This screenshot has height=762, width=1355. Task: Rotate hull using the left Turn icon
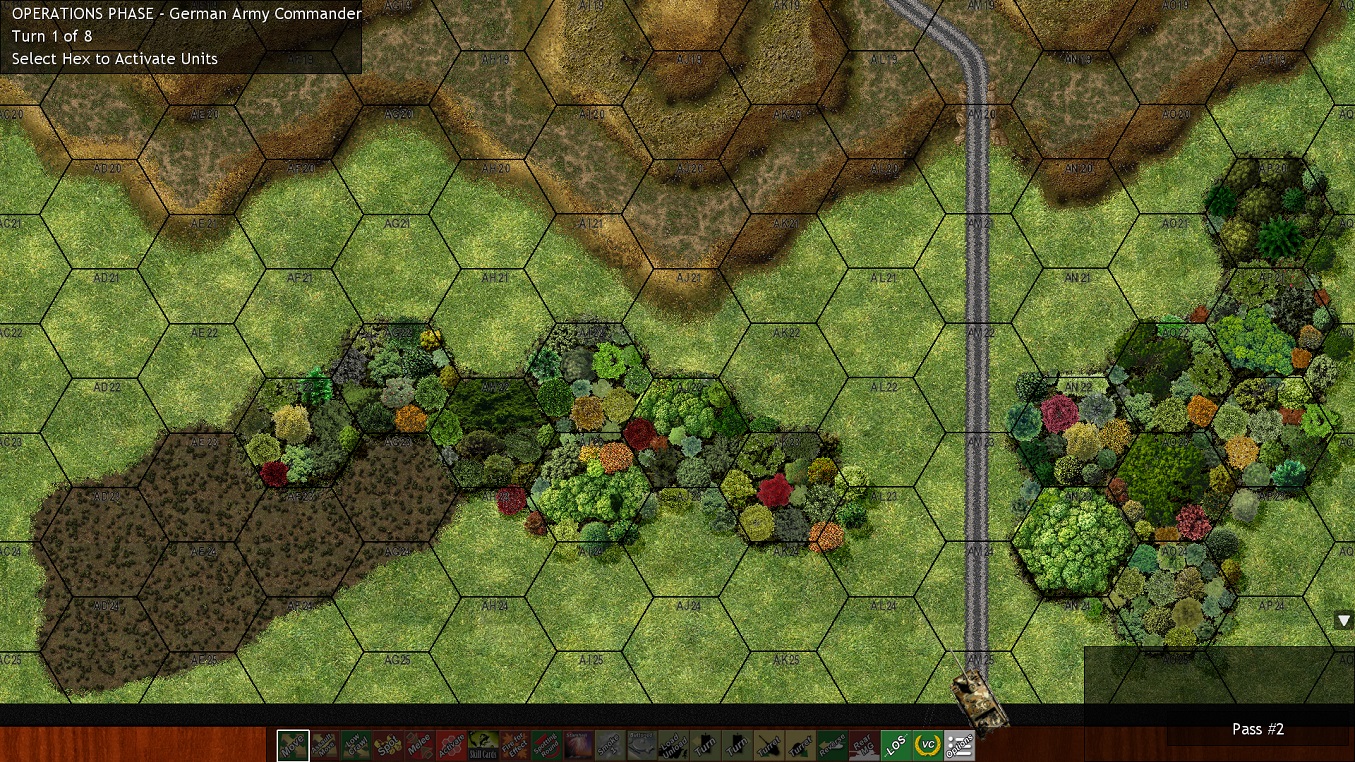tap(705, 746)
